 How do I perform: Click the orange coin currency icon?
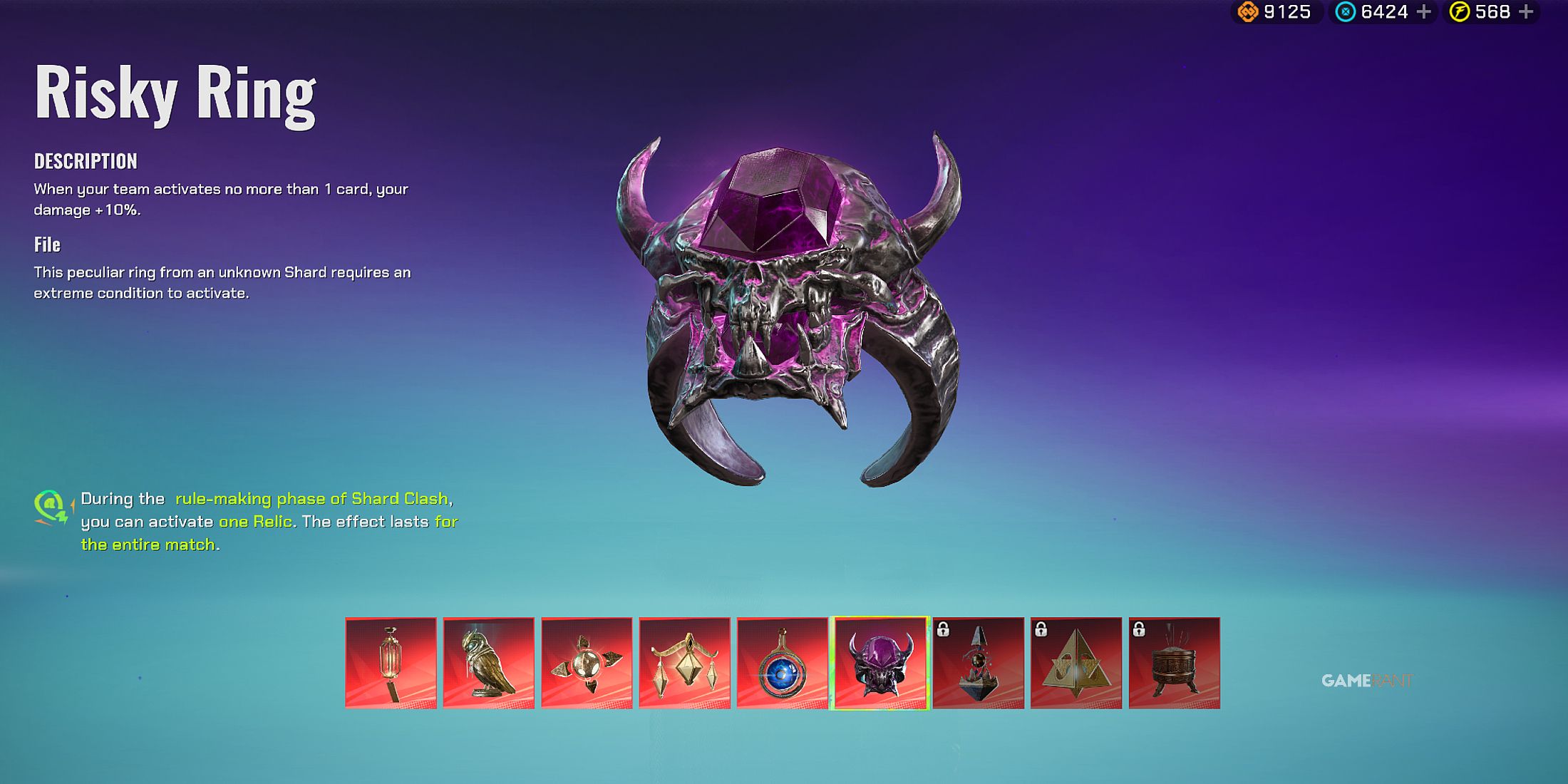1249,12
